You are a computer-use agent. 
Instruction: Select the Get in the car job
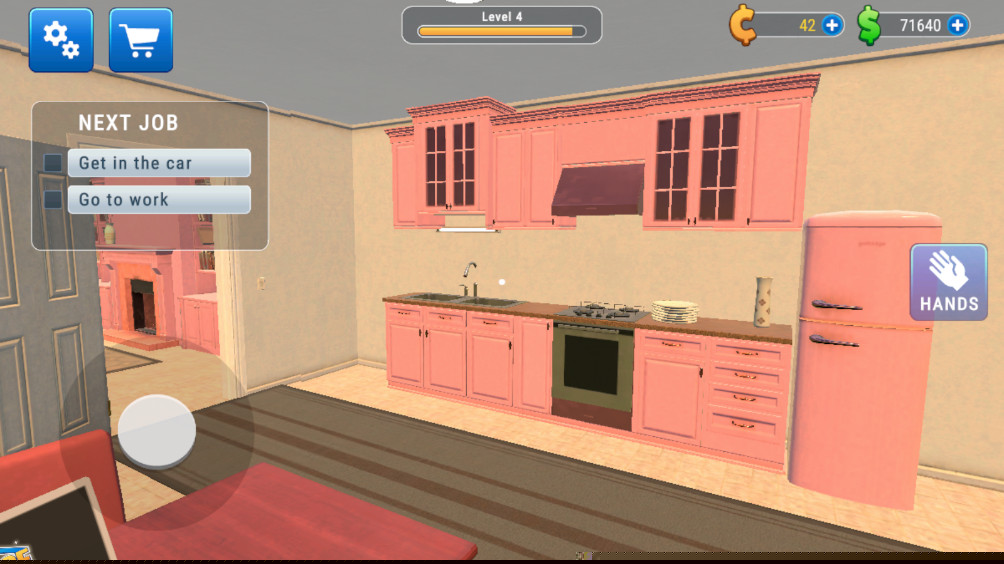pyautogui.click(x=159, y=163)
